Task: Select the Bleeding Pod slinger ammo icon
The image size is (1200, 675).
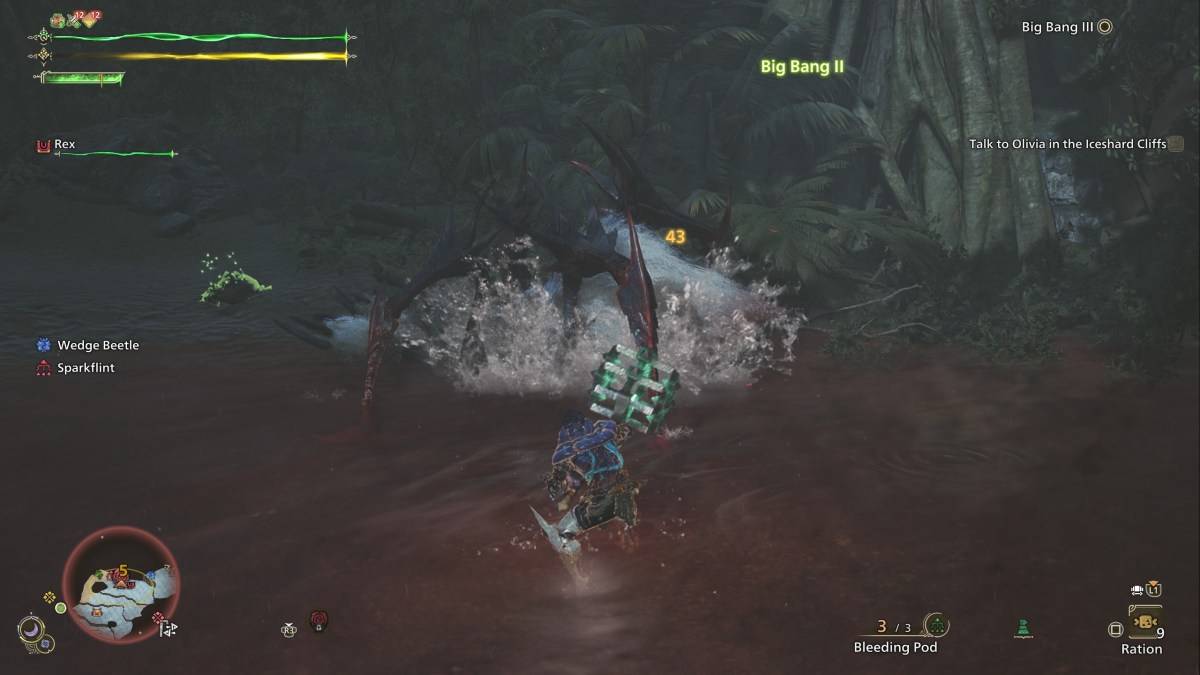Action: pyautogui.click(x=936, y=625)
